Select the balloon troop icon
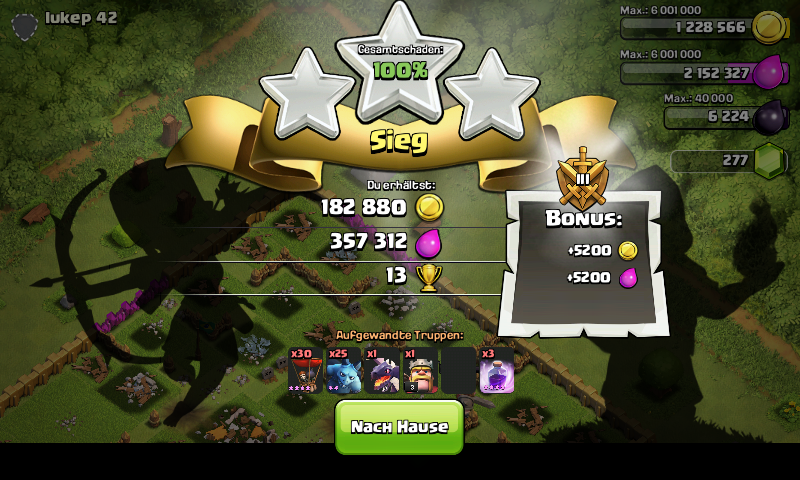 click(x=304, y=371)
